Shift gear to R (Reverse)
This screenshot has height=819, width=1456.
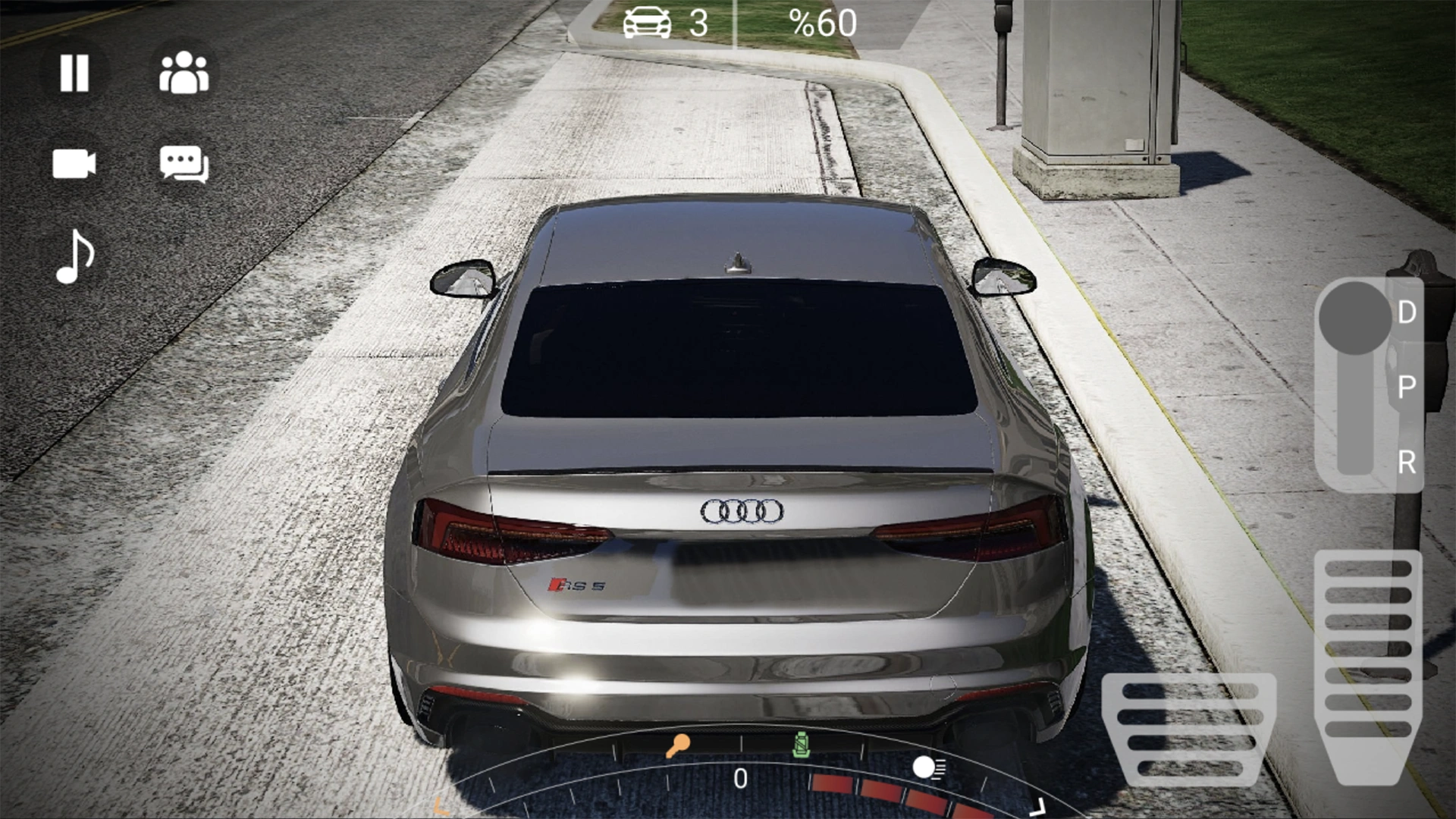pyautogui.click(x=1406, y=462)
